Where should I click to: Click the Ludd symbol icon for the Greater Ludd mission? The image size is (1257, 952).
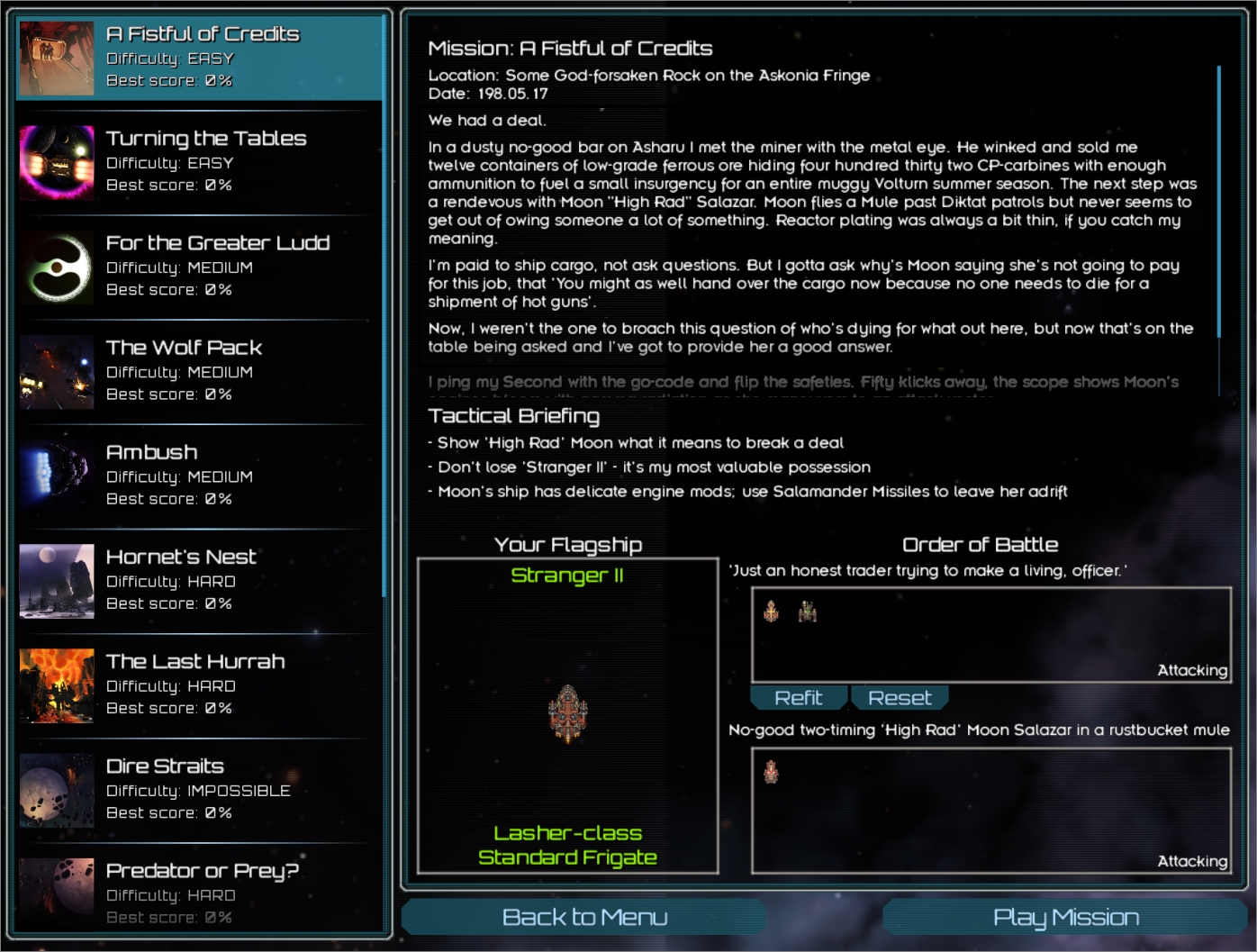click(x=56, y=267)
